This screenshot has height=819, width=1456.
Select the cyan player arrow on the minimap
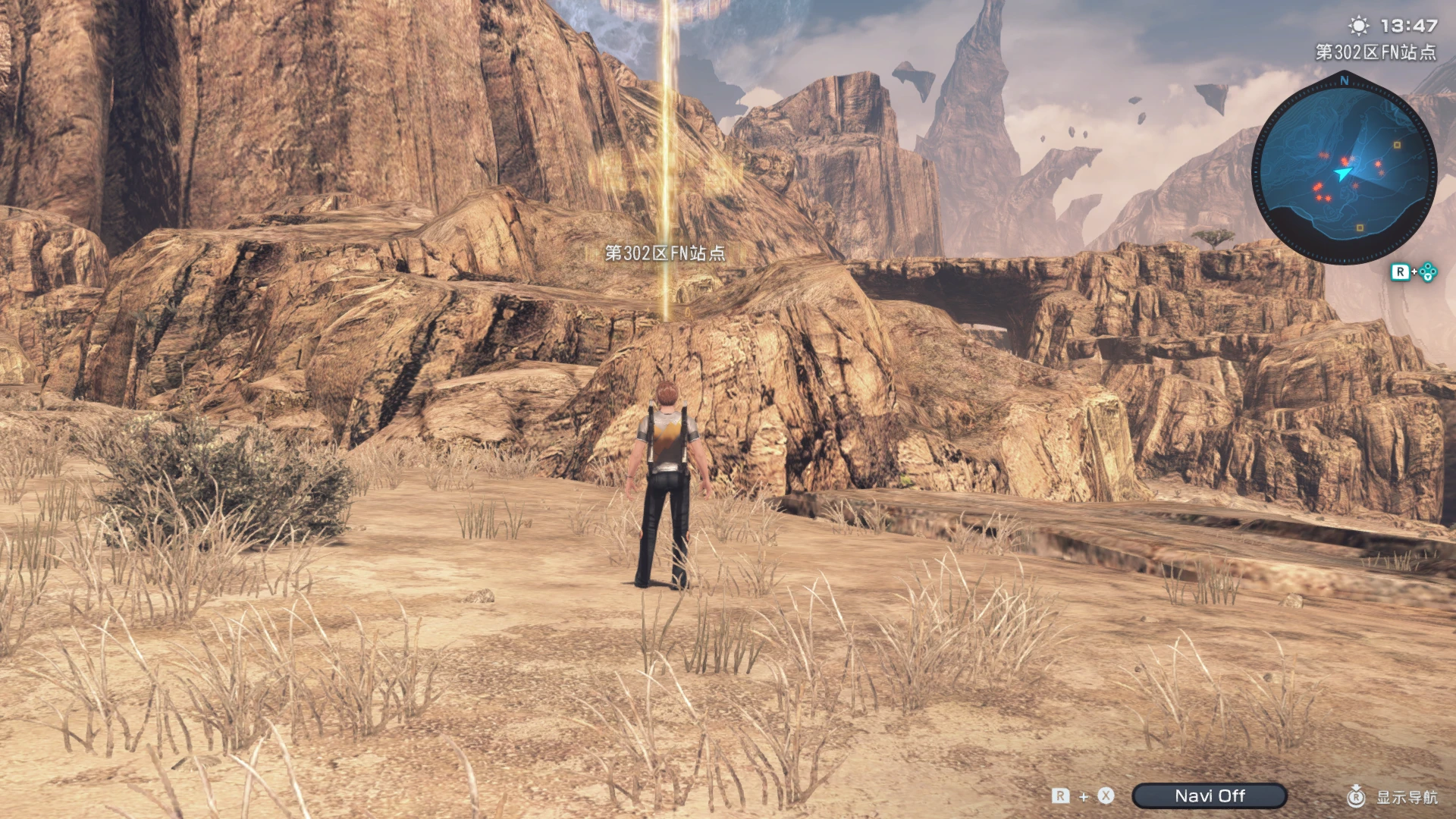1342,173
